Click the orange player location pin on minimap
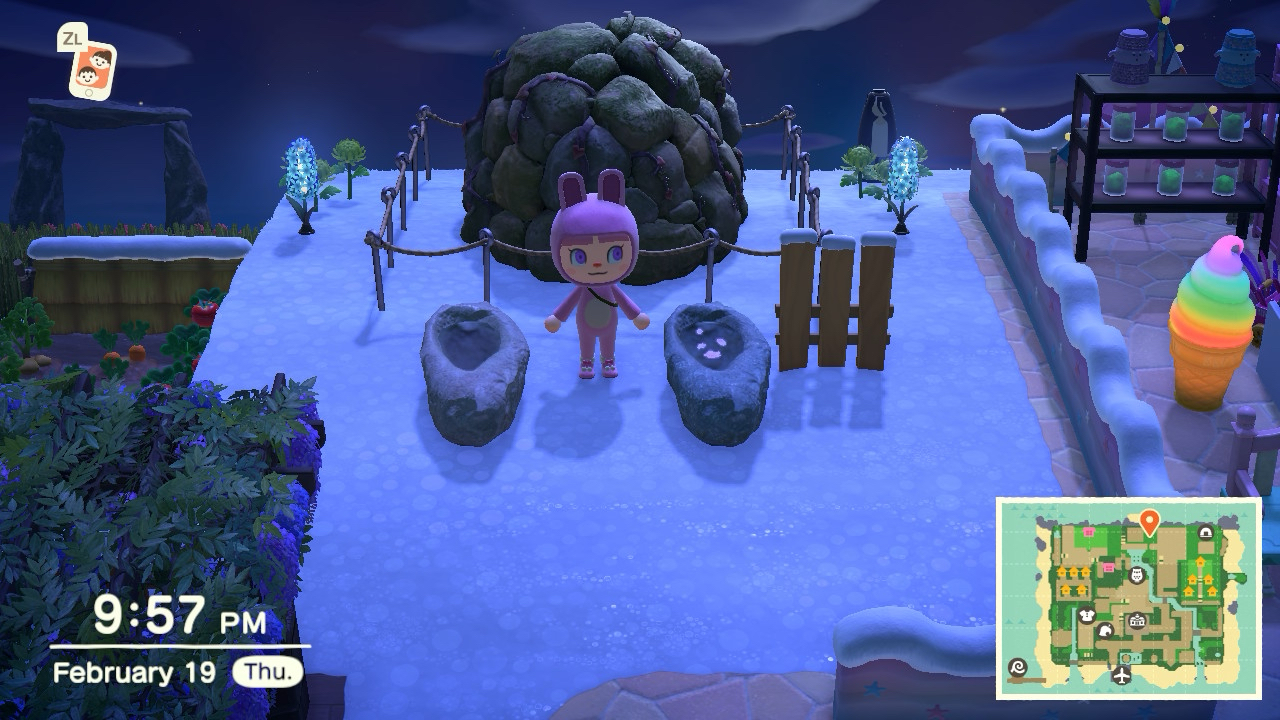Screen dimensions: 1280x720 (1149, 520)
